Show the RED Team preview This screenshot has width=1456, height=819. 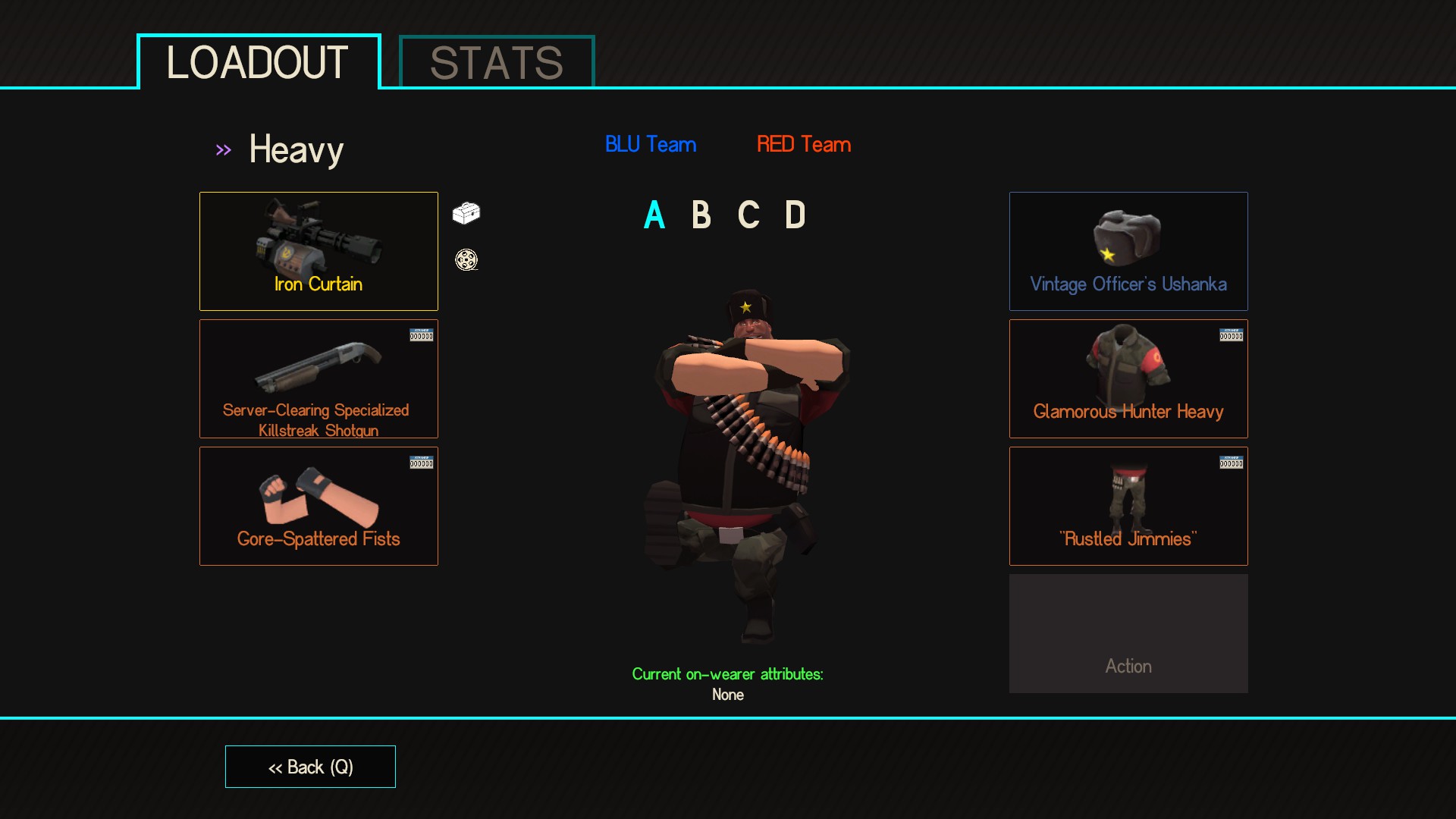[x=804, y=144]
